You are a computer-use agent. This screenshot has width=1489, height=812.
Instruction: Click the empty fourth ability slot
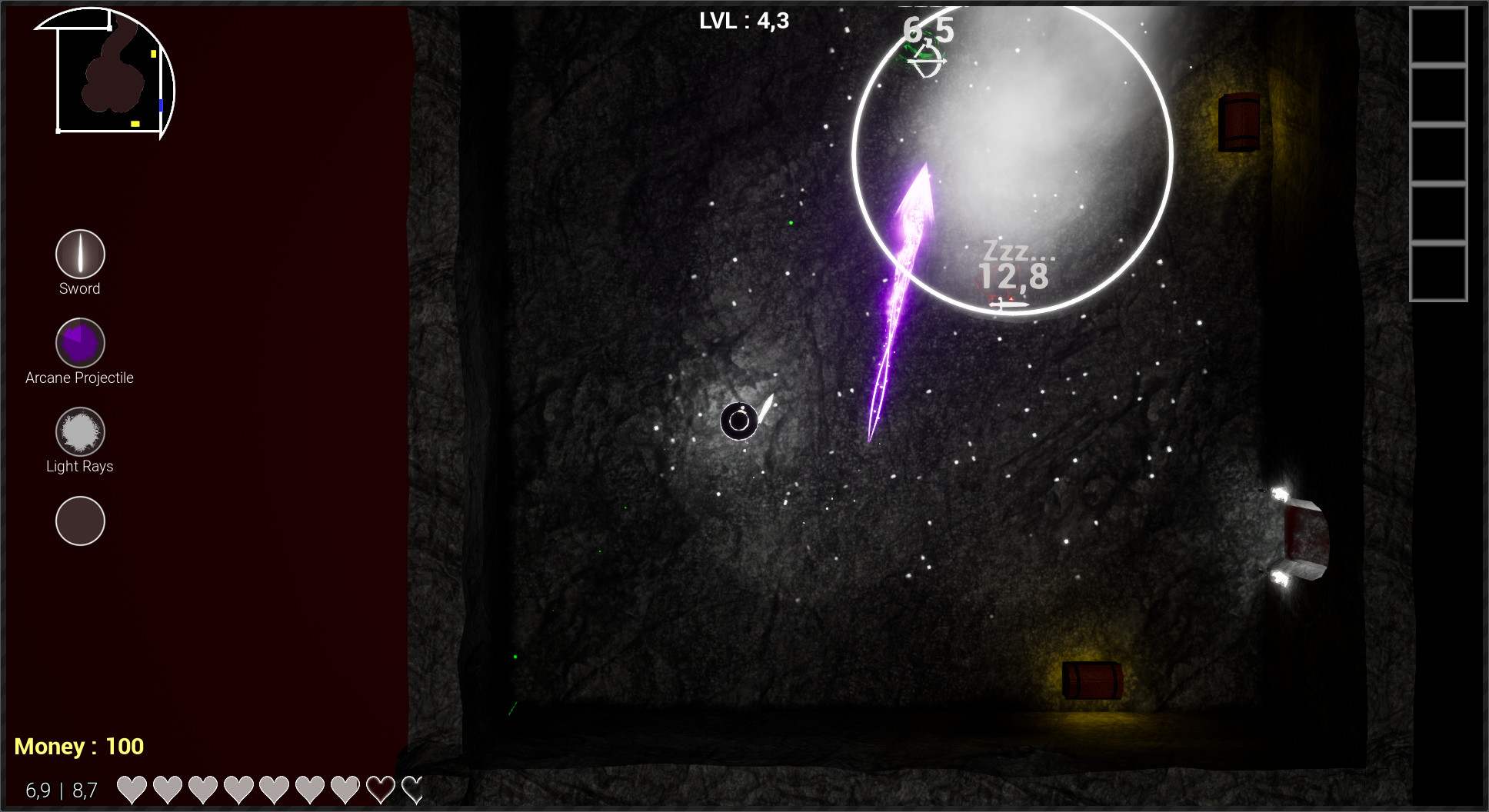[x=80, y=521]
